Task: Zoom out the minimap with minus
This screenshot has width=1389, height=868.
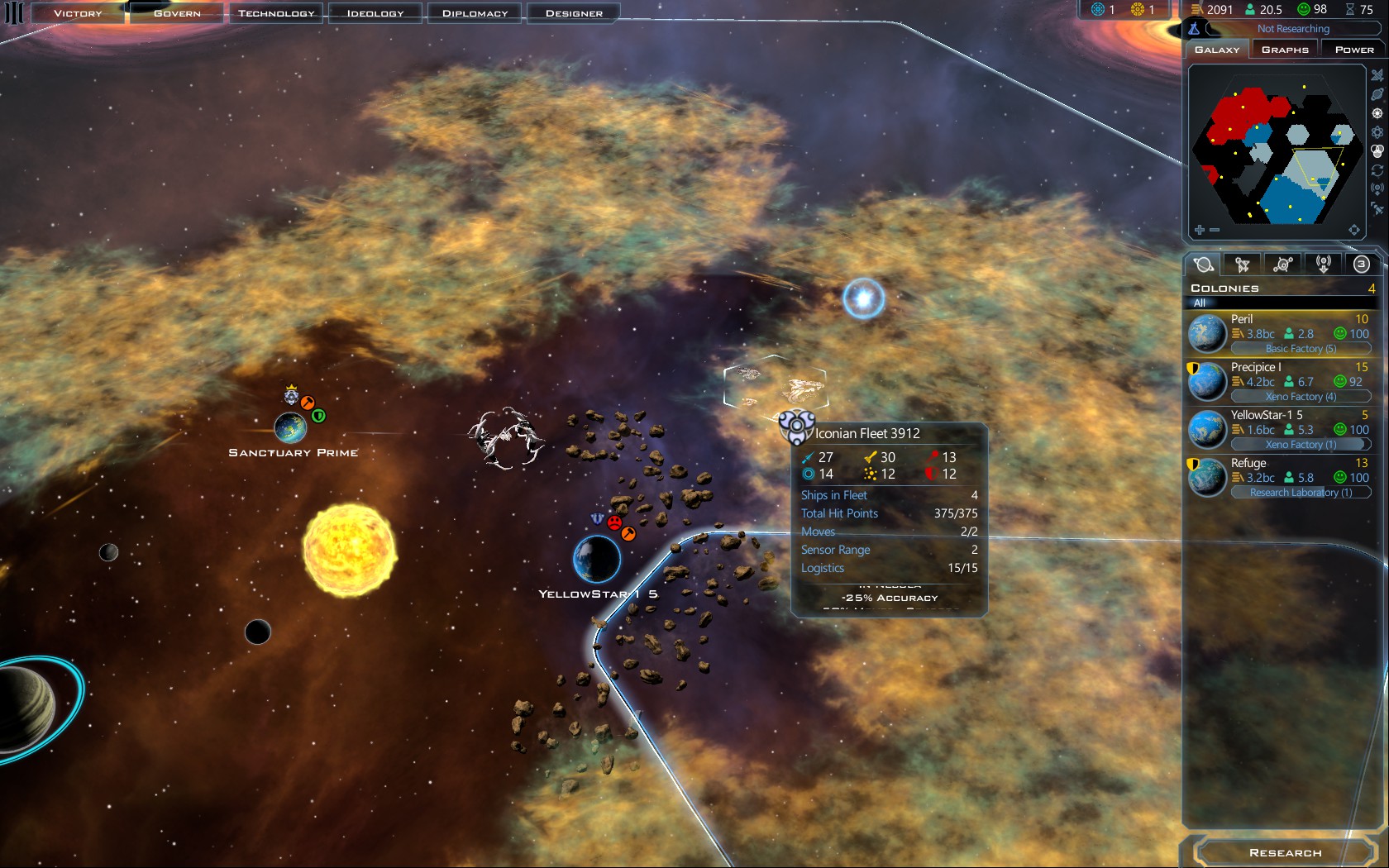Action: coord(1215,230)
